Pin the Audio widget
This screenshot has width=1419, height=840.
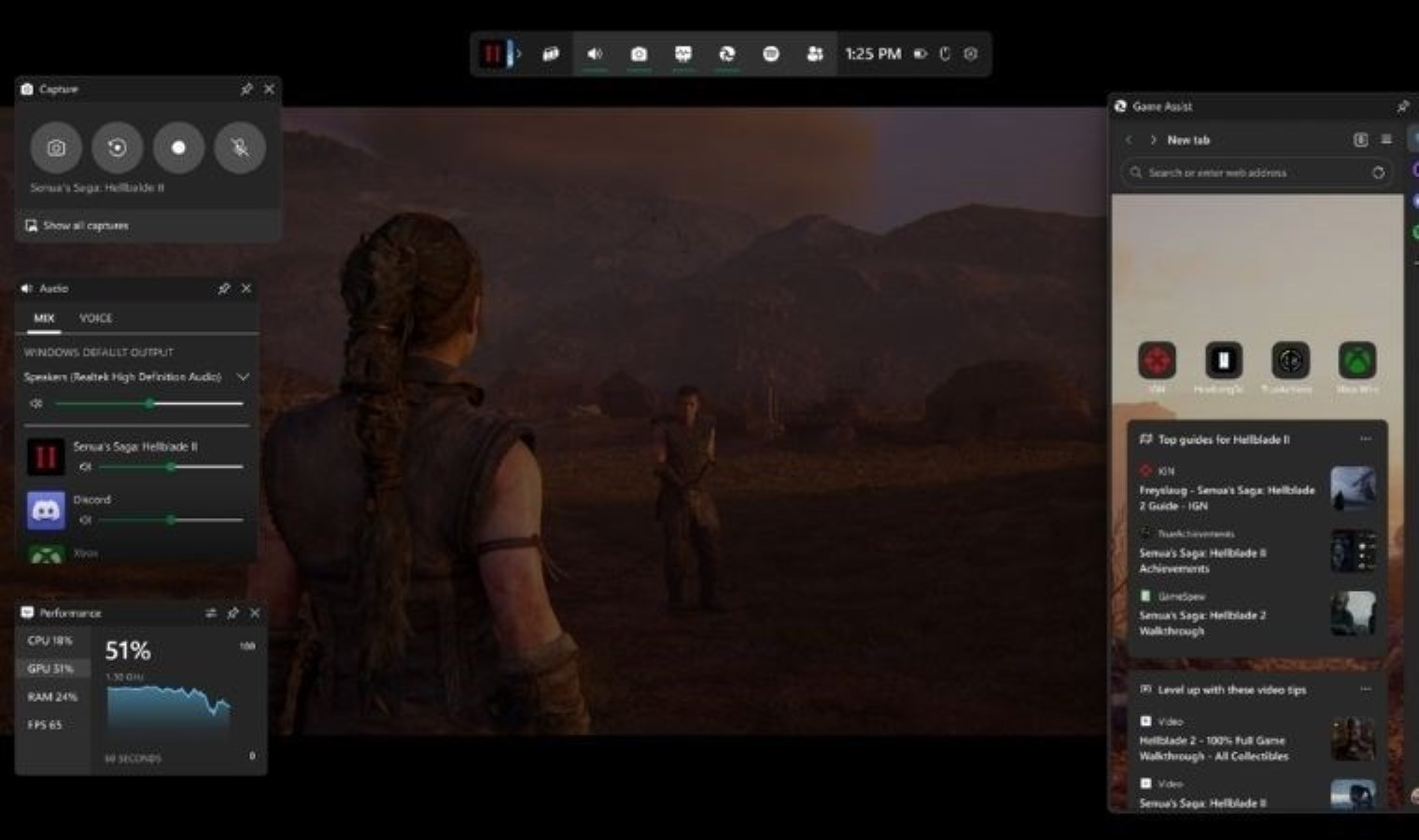pyautogui.click(x=224, y=289)
